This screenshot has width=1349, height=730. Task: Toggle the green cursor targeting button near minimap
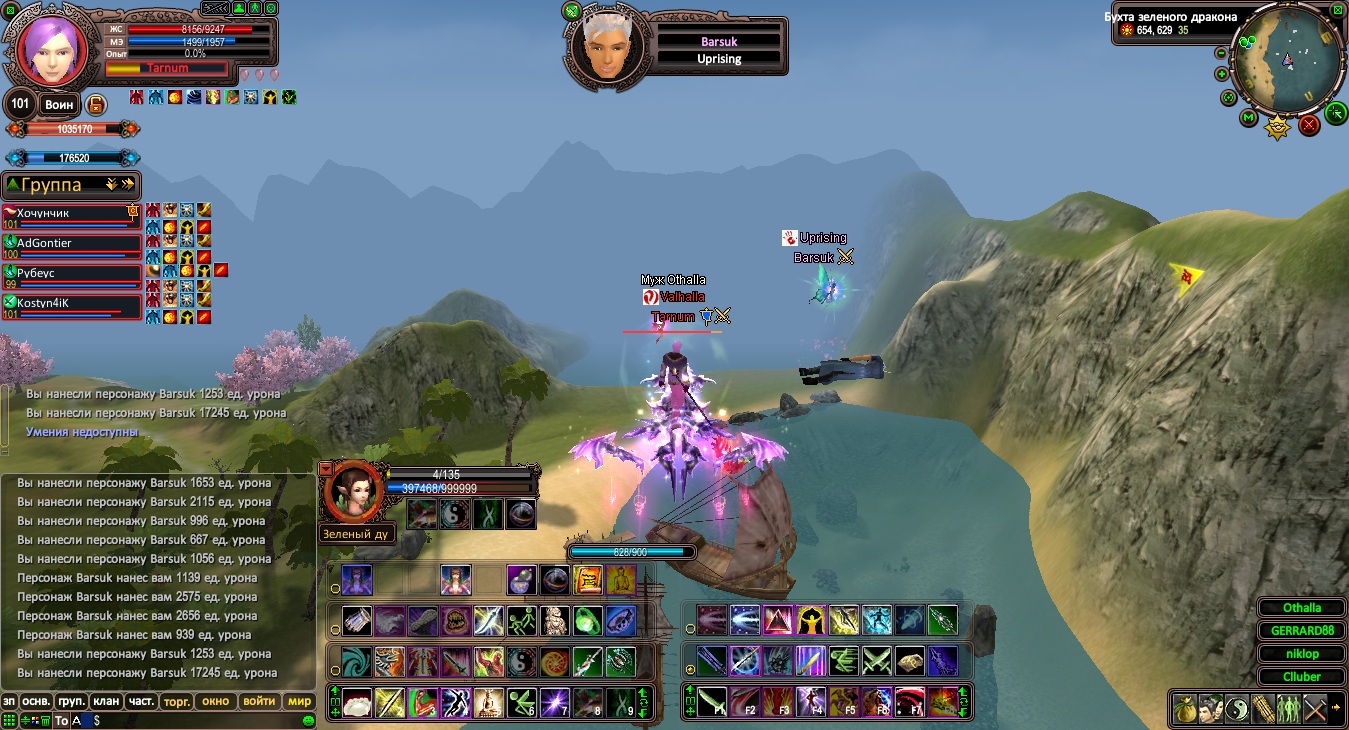1336,113
